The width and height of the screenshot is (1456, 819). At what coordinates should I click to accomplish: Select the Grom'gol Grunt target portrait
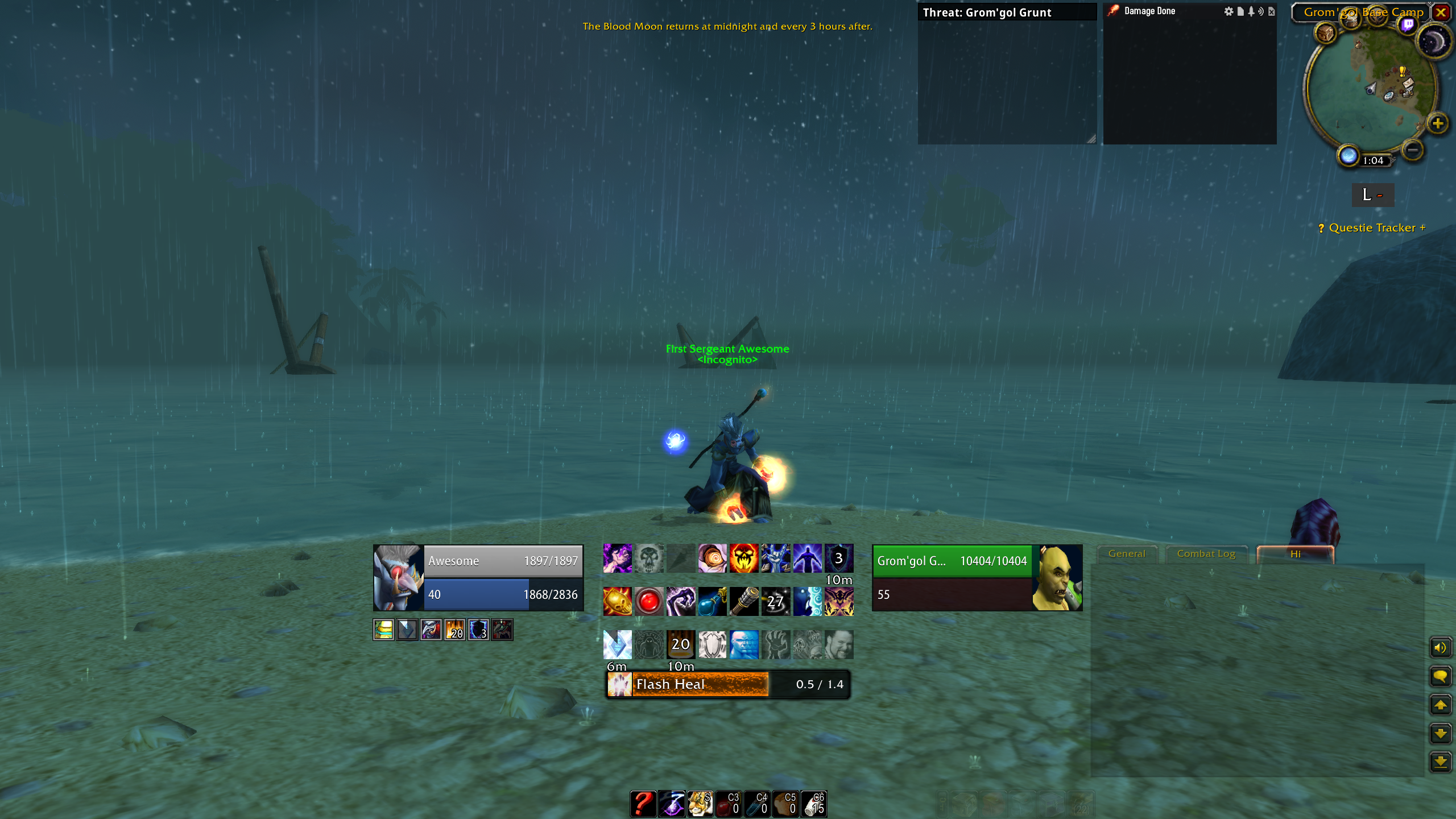pyautogui.click(x=1057, y=578)
